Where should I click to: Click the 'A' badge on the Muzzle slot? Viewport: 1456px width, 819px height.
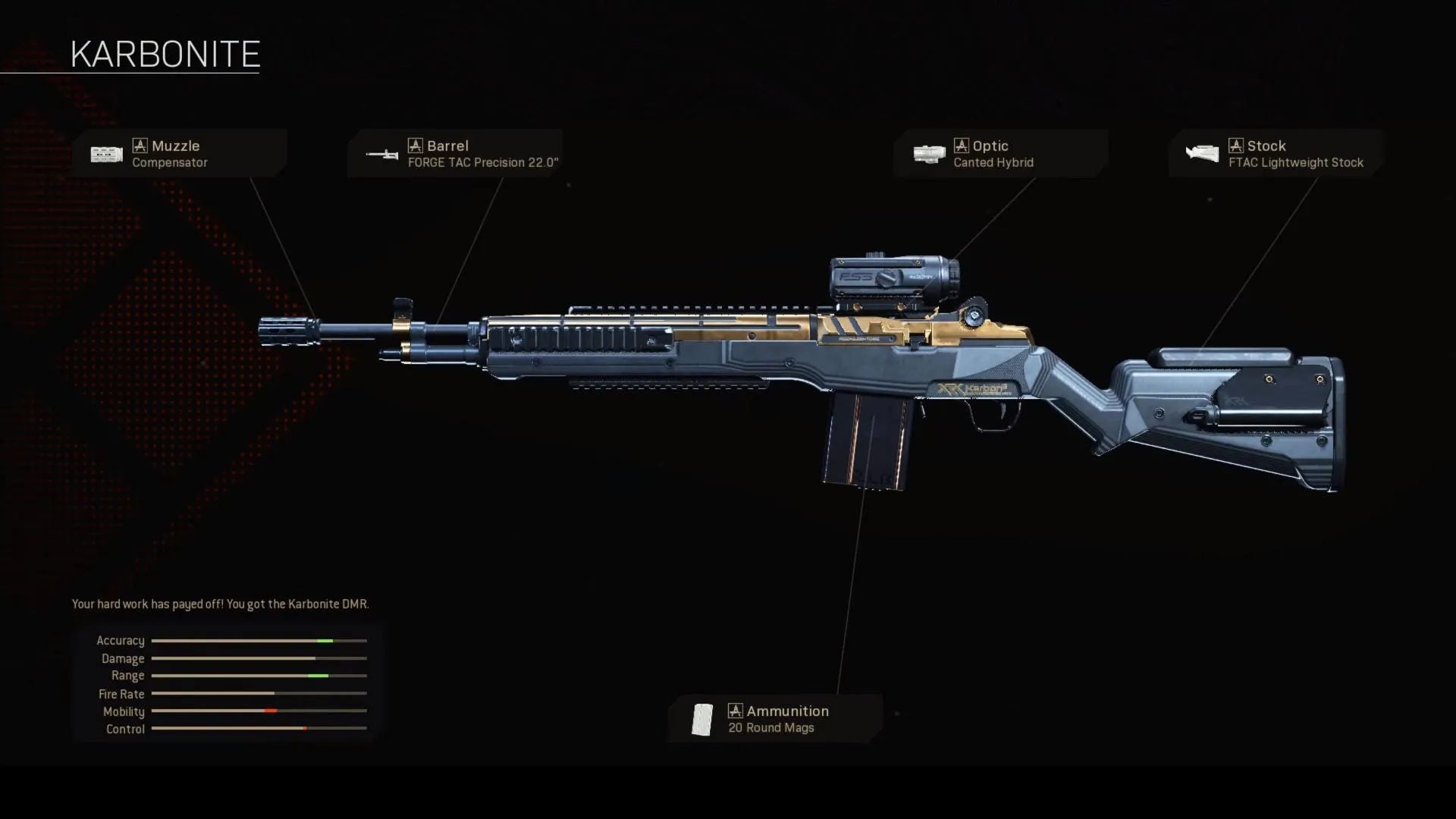(x=141, y=145)
